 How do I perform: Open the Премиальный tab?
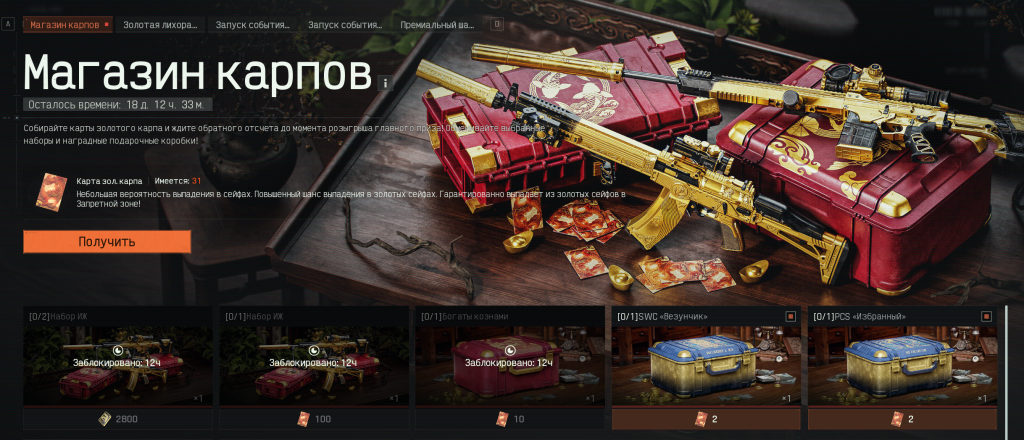[437, 23]
